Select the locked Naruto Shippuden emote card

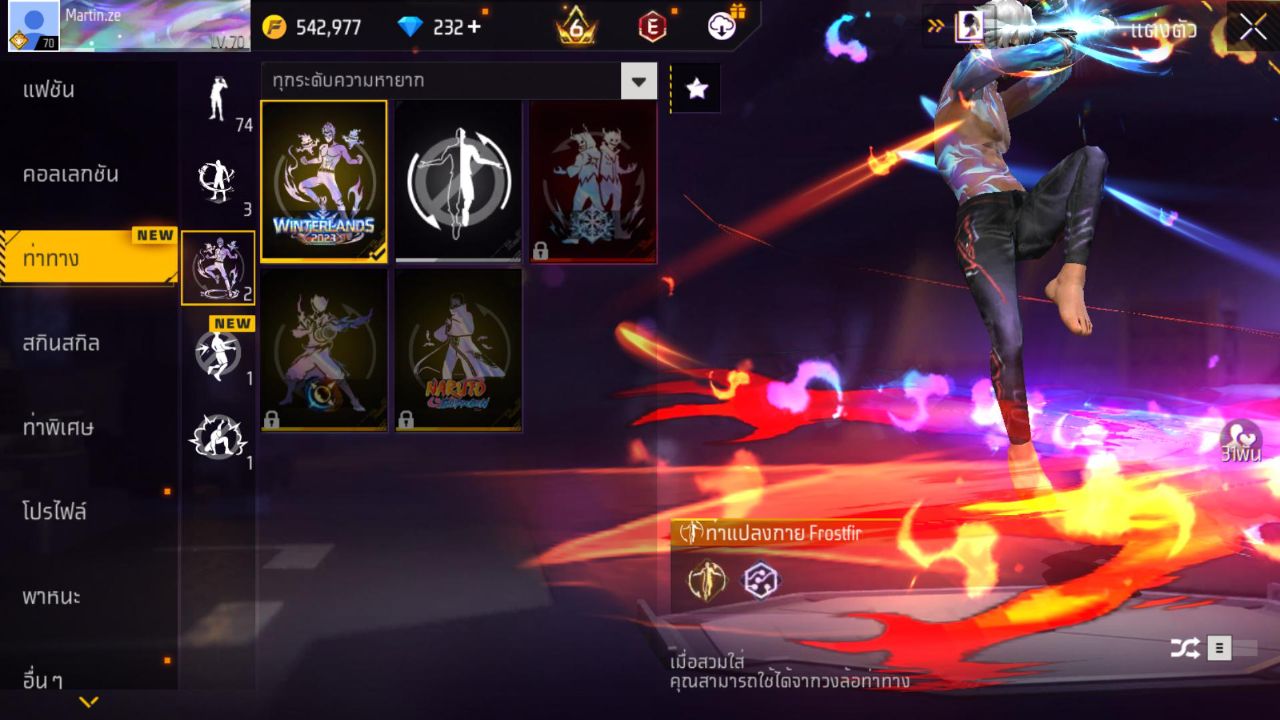pos(458,350)
